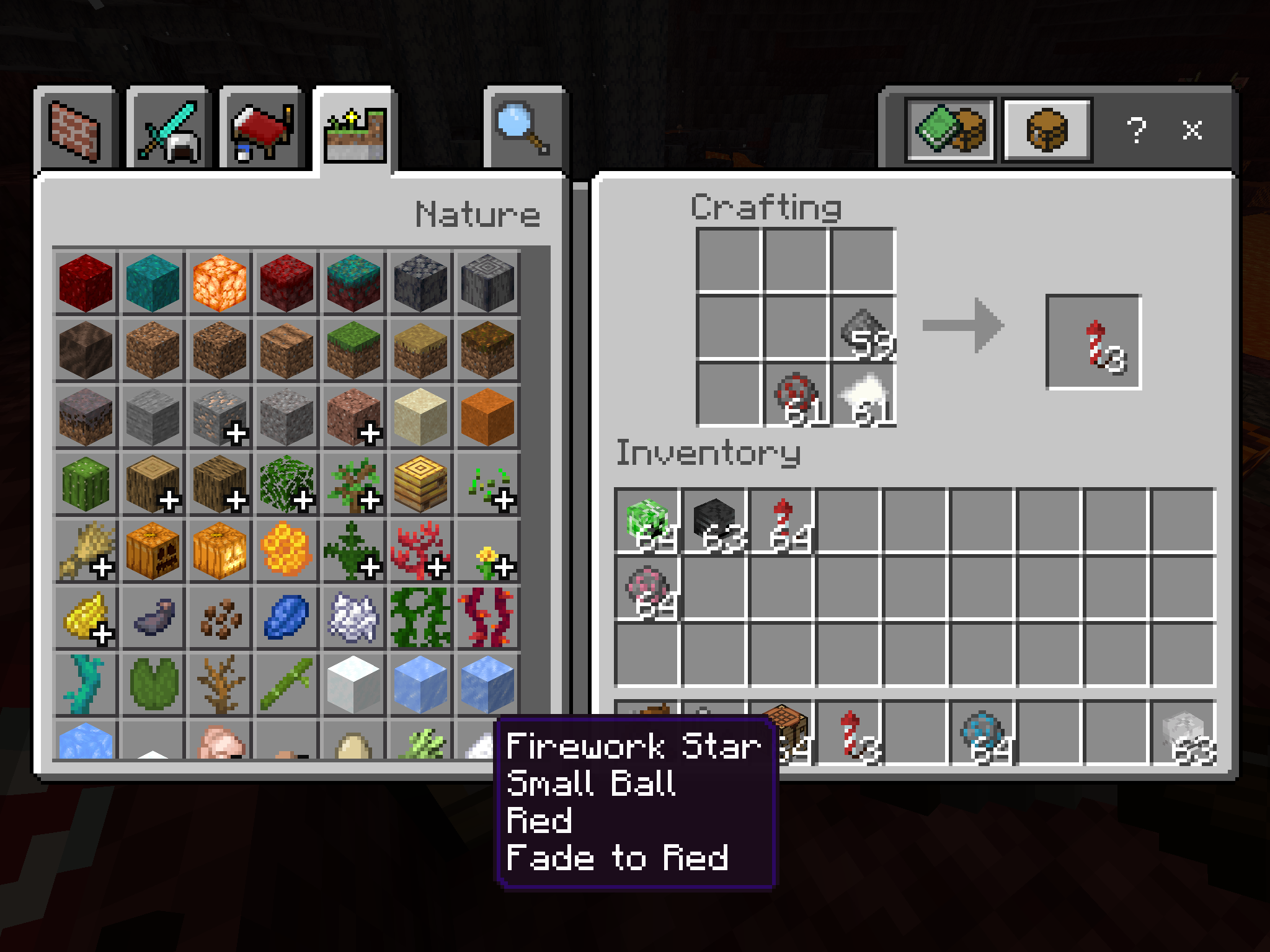The height and width of the screenshot is (952, 1270).
Task: Pick the grass block from the list
Action: [x=353, y=350]
